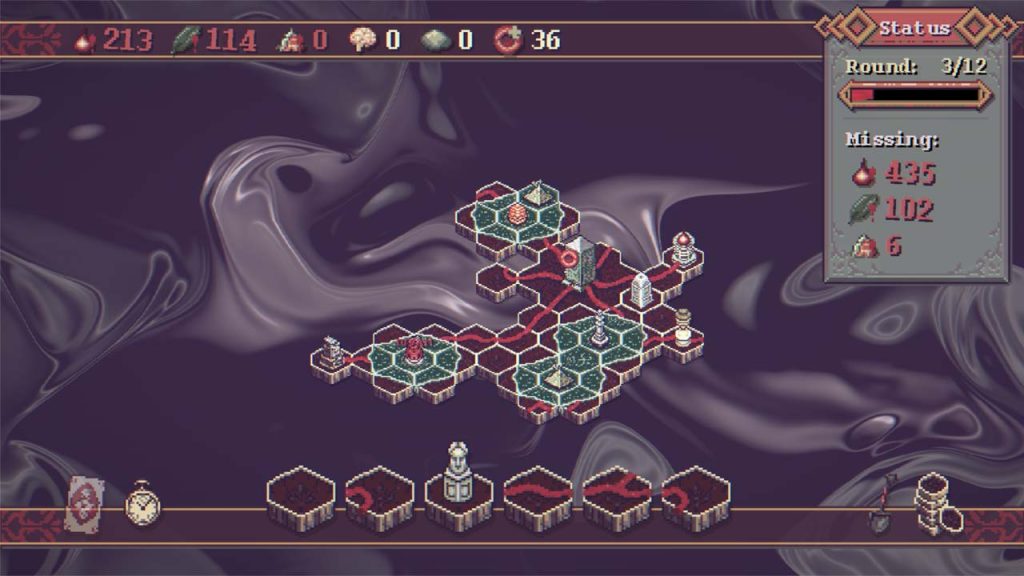Open the card deck icon
Viewport: 1024px width, 576px height.
point(84,503)
